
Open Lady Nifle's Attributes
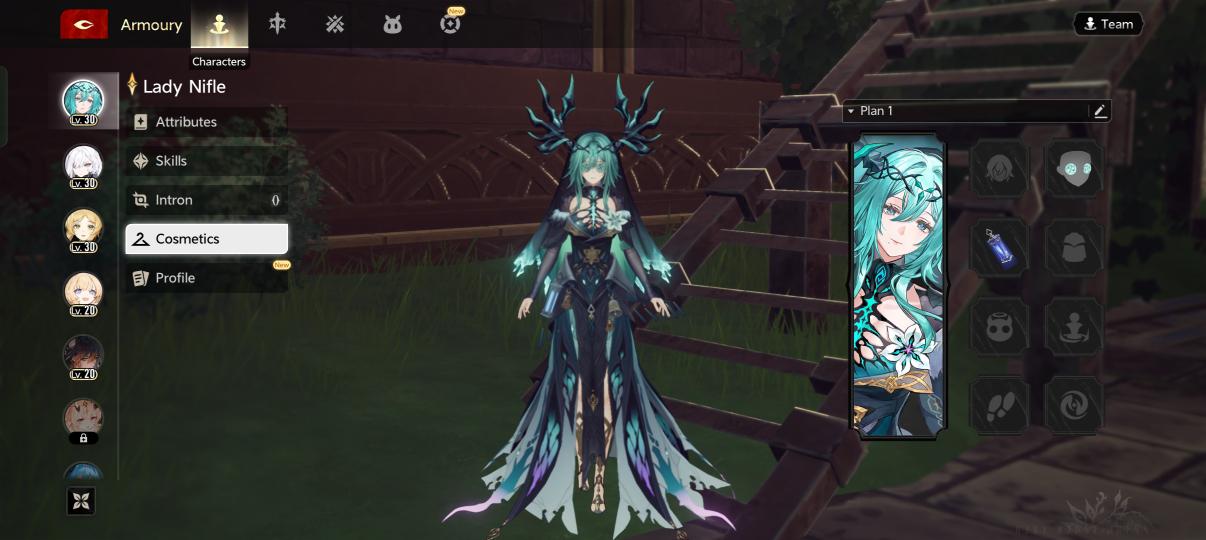(206, 122)
